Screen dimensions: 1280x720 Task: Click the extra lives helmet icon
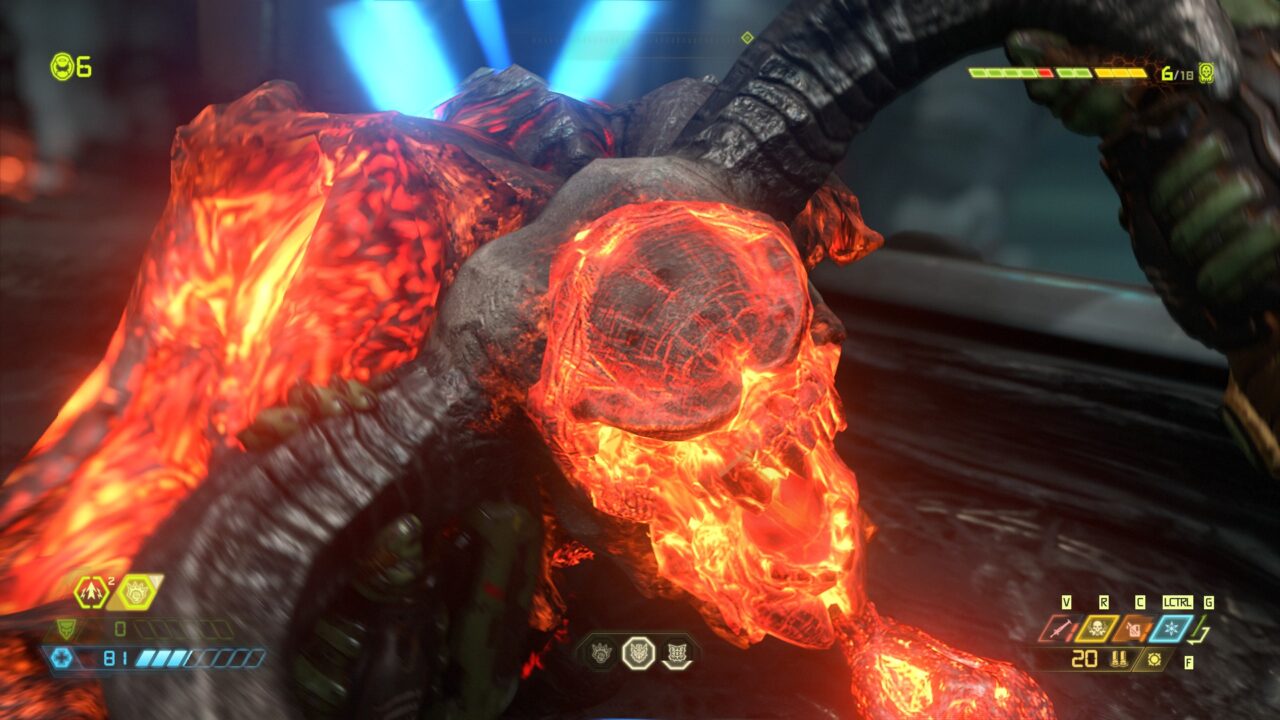(x=62, y=67)
